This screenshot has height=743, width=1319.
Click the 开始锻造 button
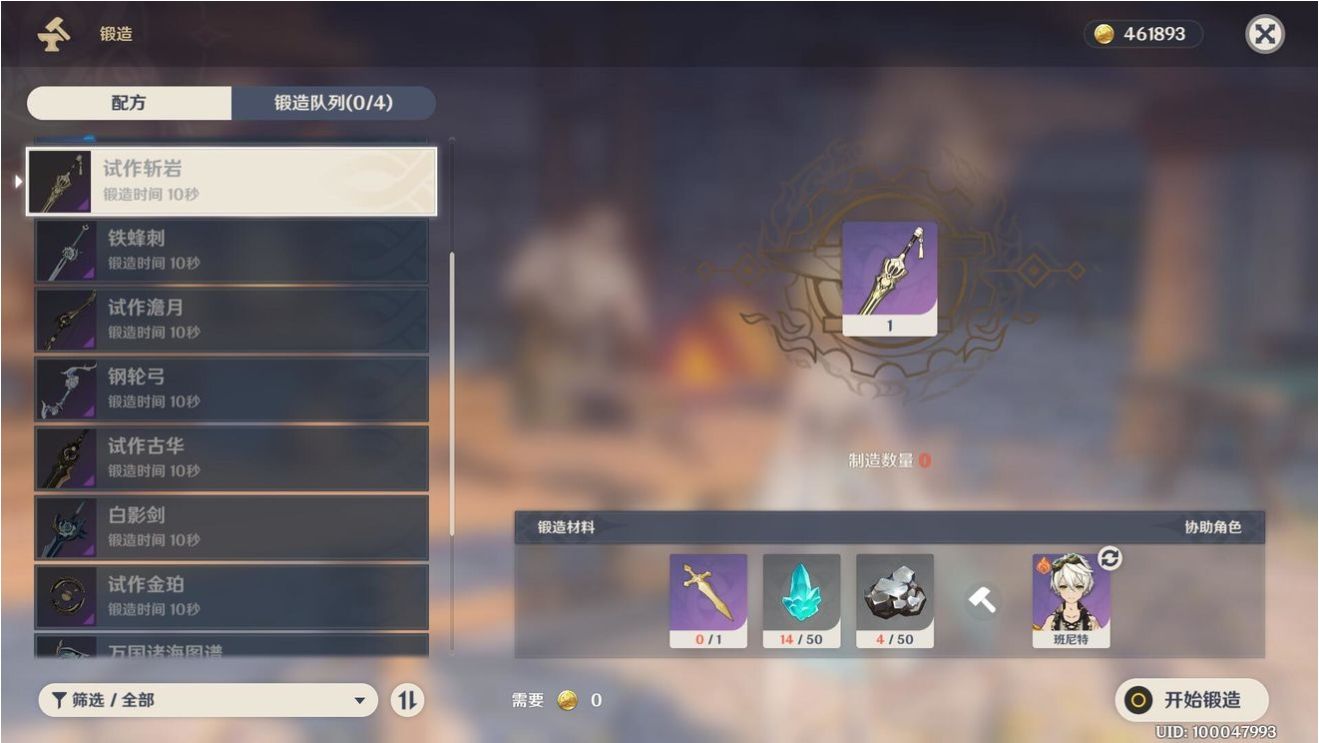(1191, 700)
